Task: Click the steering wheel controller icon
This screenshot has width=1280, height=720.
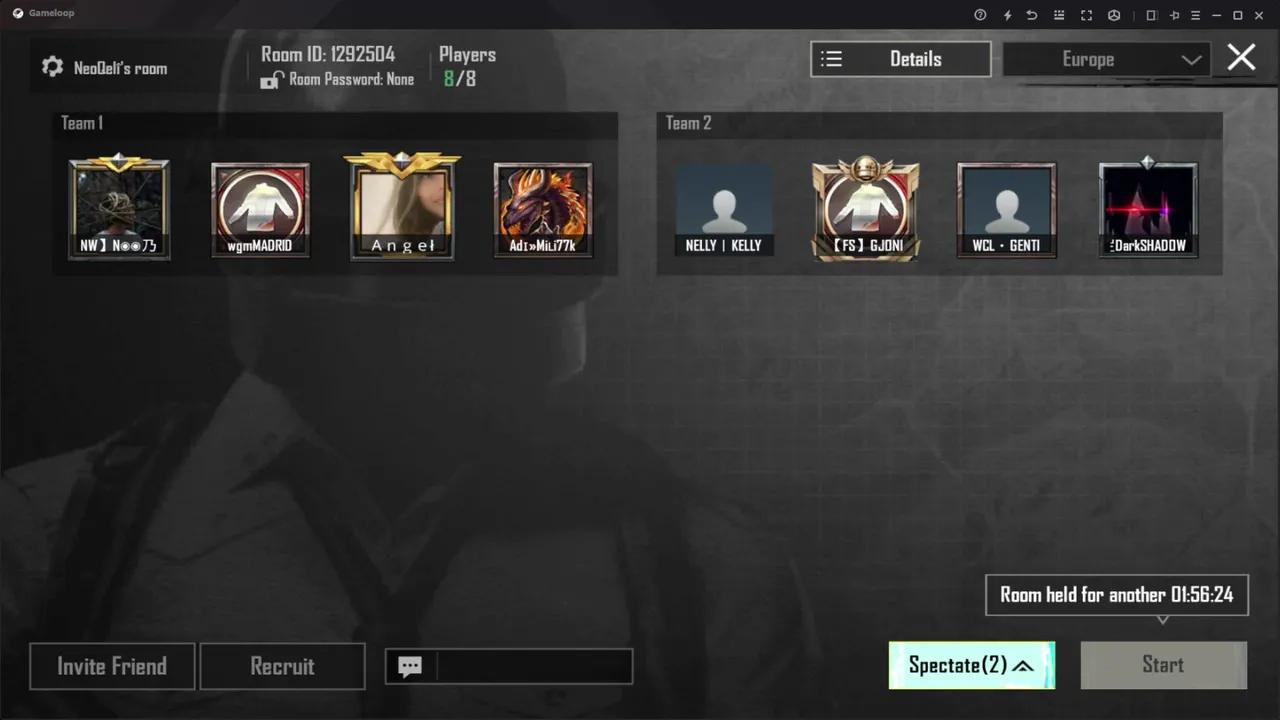Action: tap(1114, 15)
